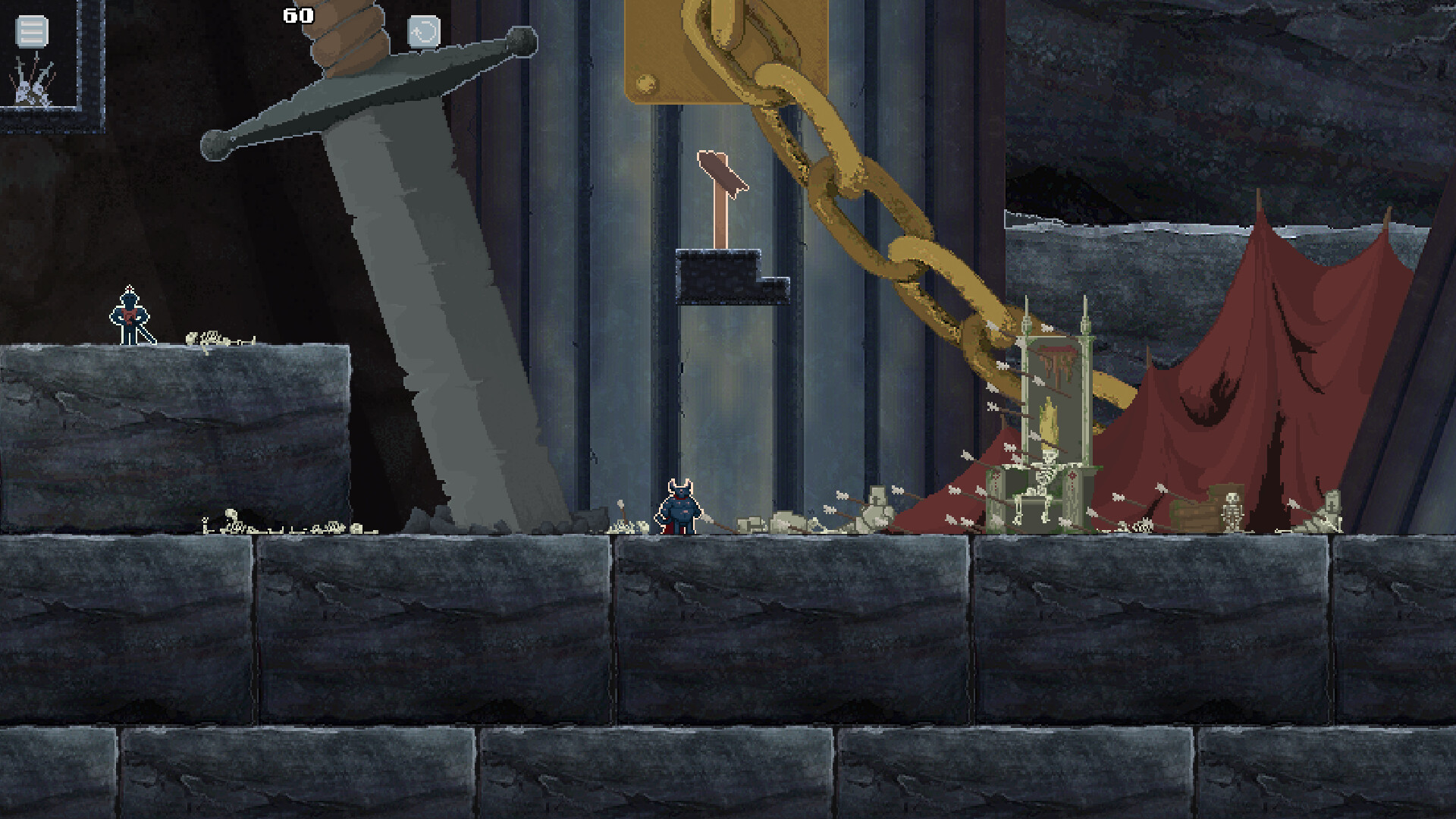The image size is (1456, 819).
Task: Select the move counter showing 60
Action: 297,14
